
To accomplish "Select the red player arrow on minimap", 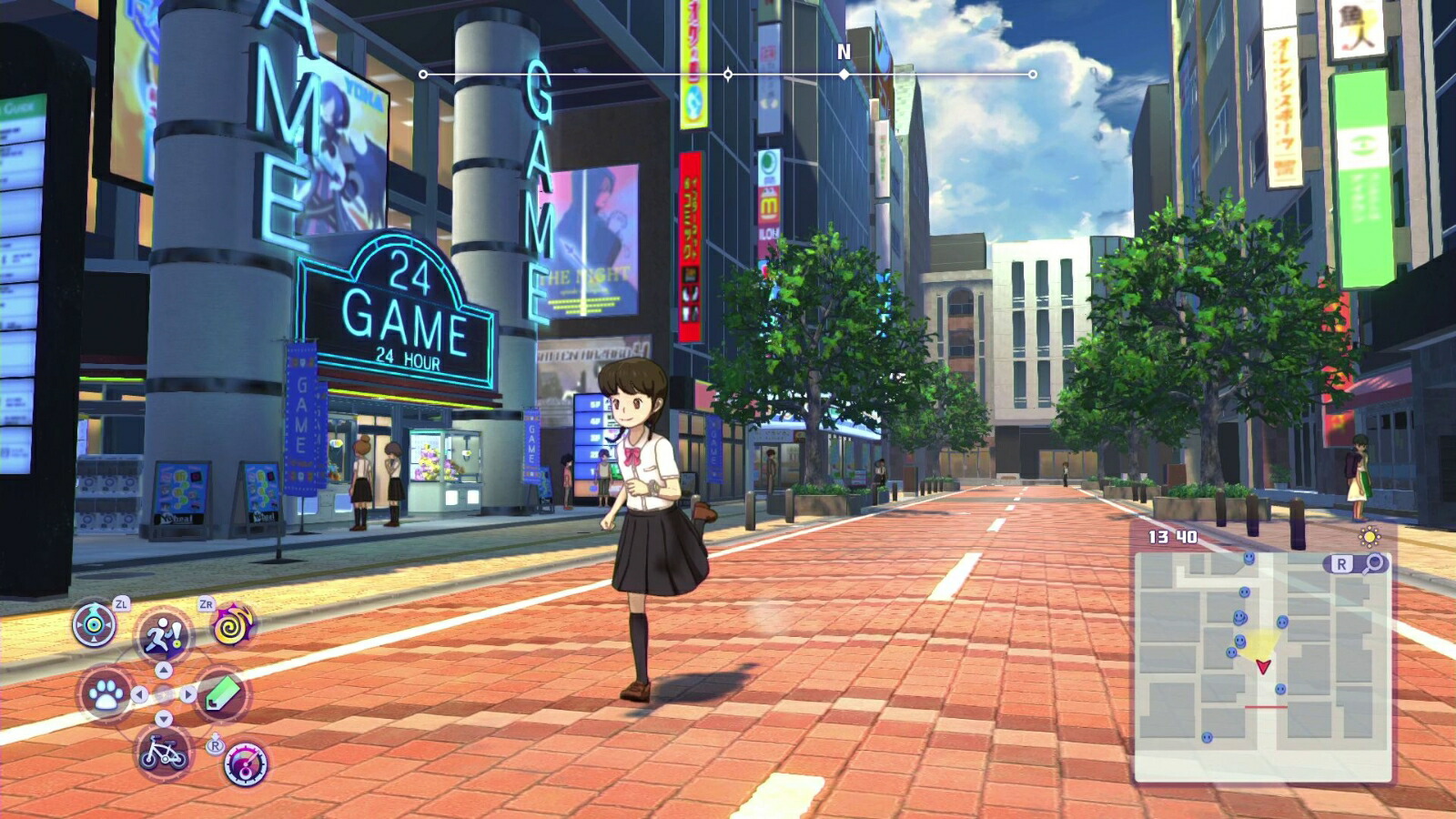I will click(1263, 667).
